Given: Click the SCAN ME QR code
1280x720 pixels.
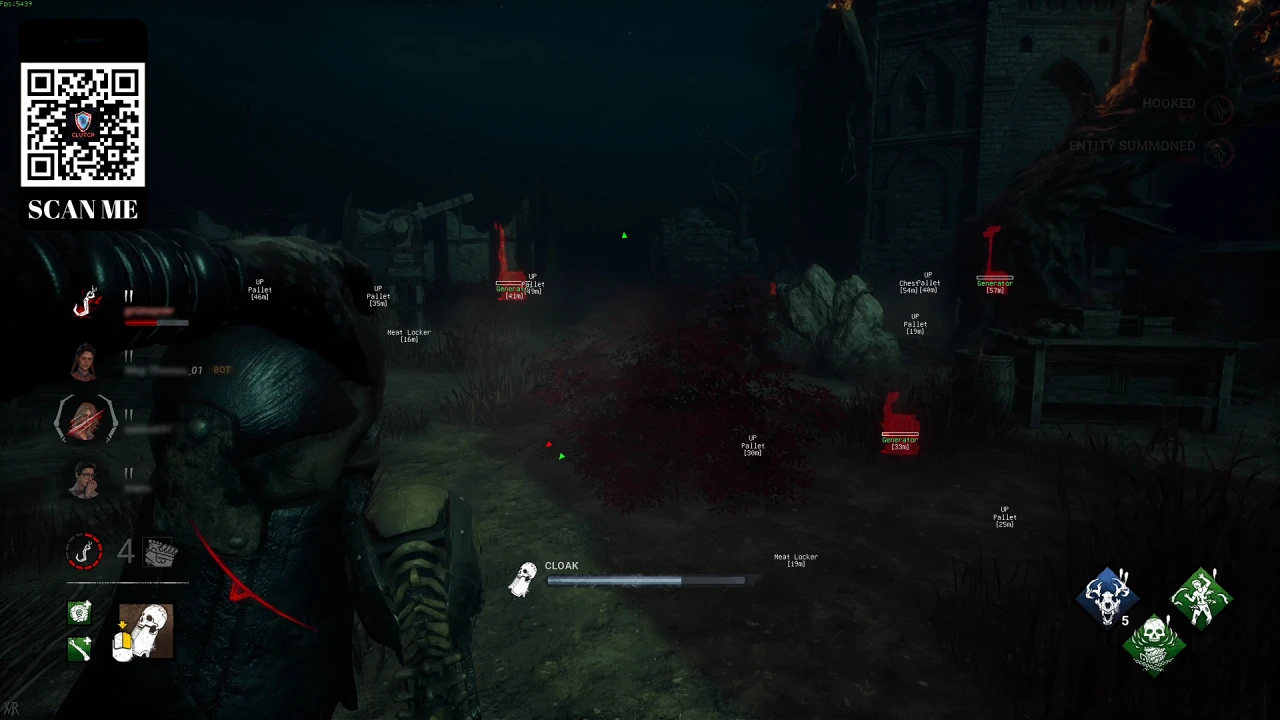Looking at the screenshot, I should coord(83,127).
